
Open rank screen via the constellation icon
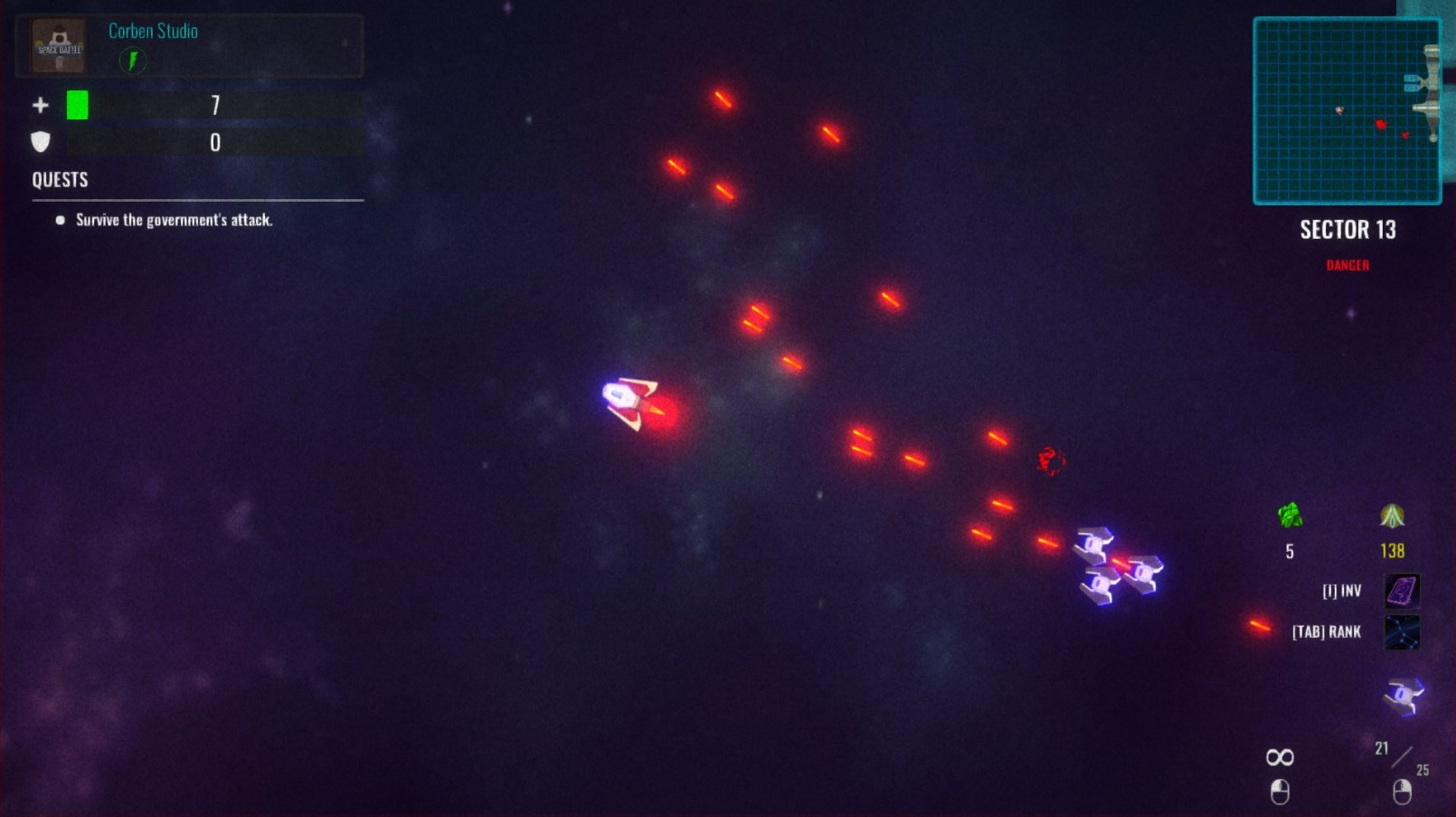pos(1404,632)
